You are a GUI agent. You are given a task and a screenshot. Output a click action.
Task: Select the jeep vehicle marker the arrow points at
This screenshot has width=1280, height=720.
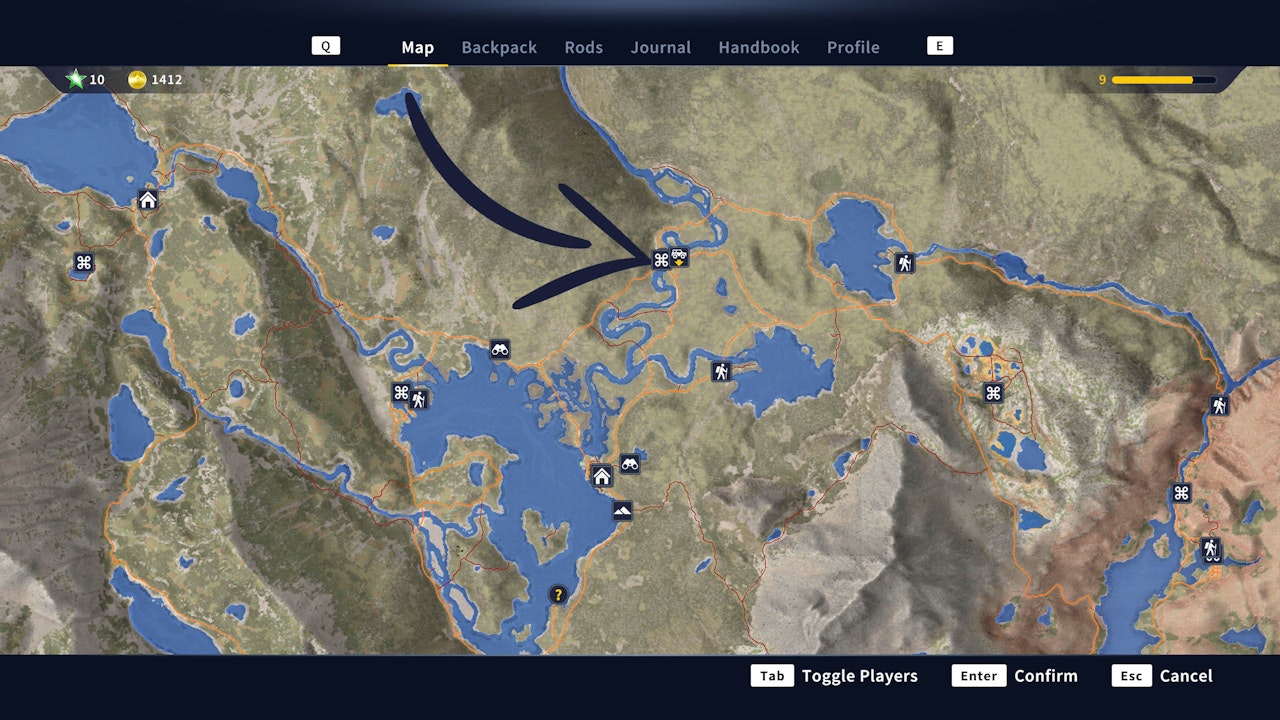click(680, 257)
